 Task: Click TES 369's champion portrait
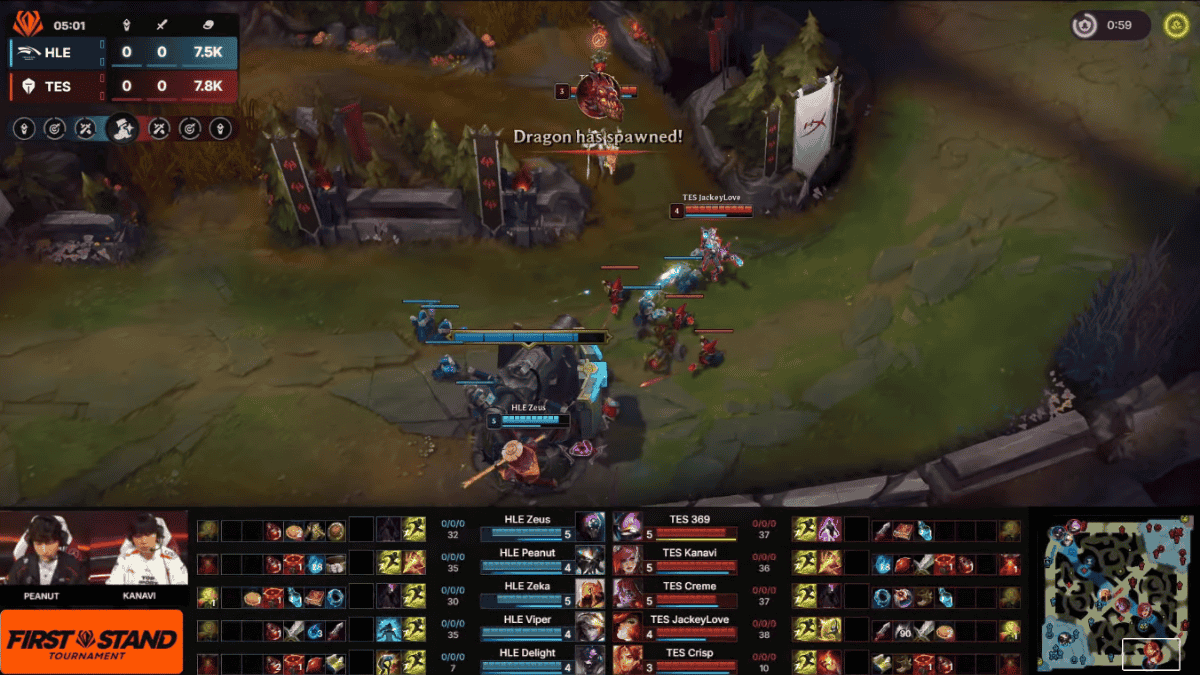(627, 527)
